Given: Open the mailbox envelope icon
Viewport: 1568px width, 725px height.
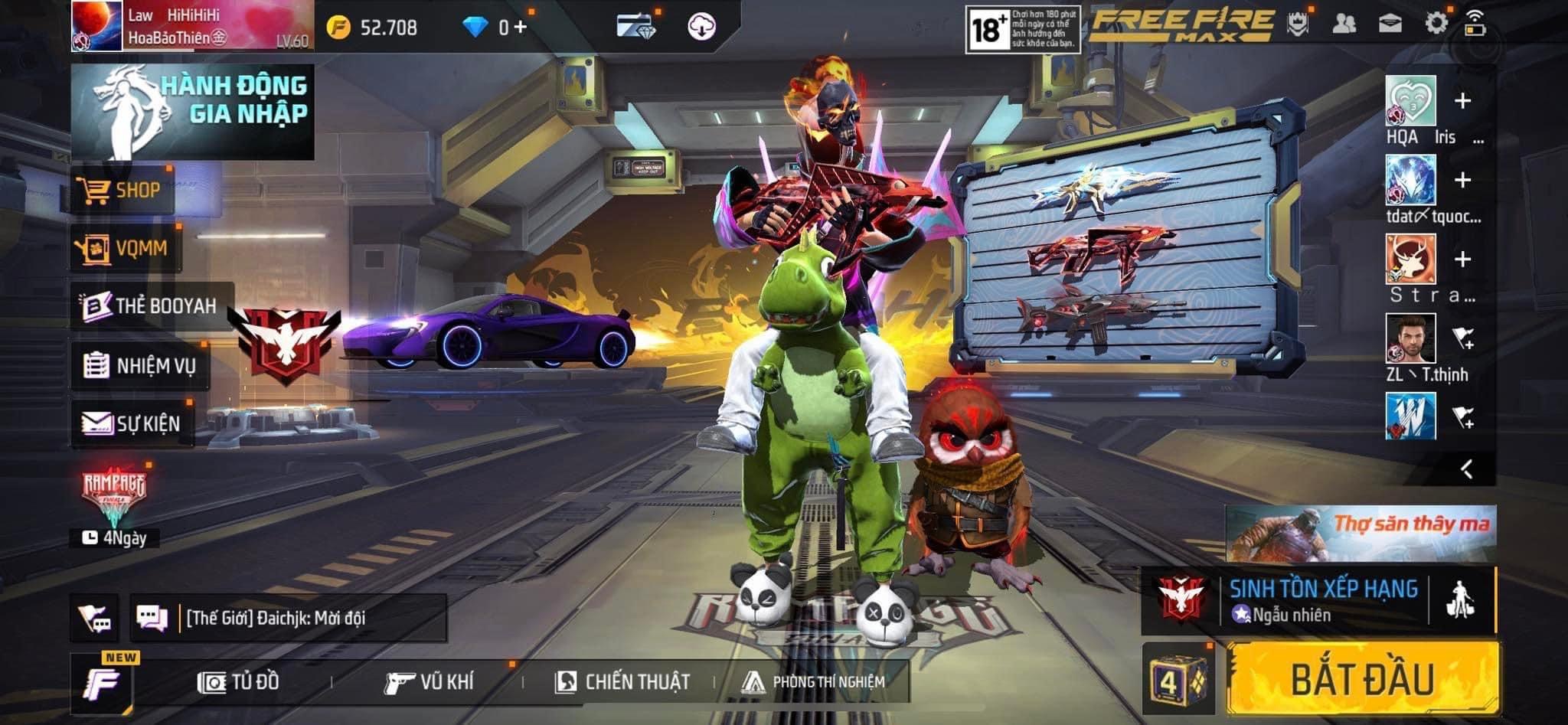Looking at the screenshot, I should (1390, 24).
